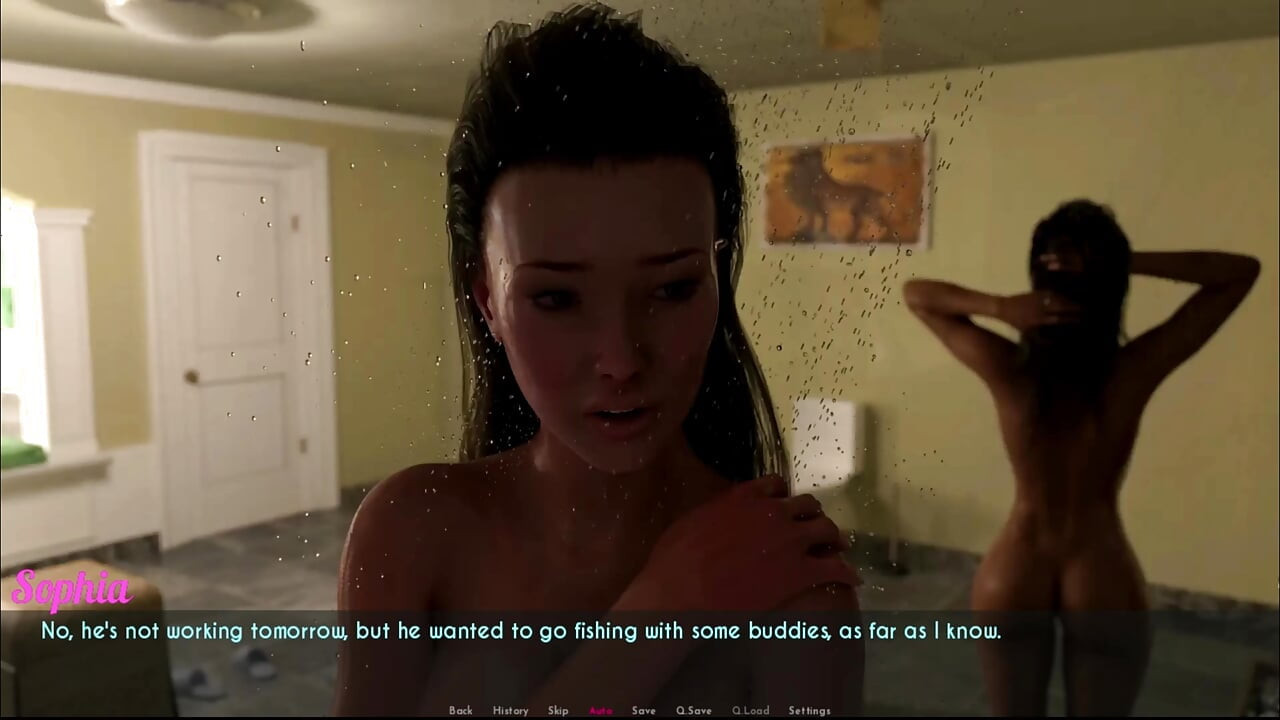Click the Auto label highlighted in pink
The width and height of the screenshot is (1280, 720).
(601, 710)
